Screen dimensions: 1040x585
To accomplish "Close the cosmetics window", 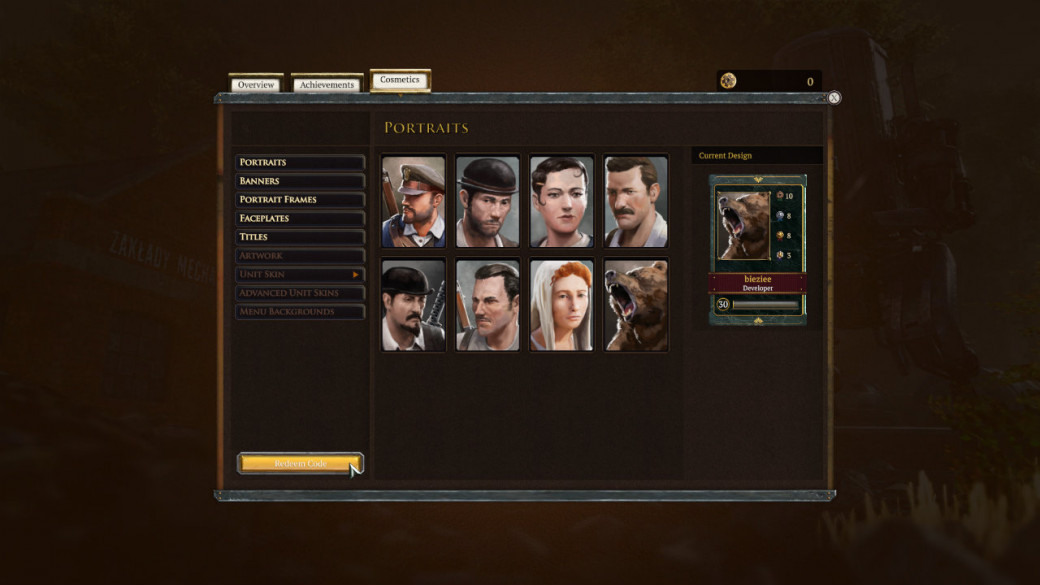I will click(834, 98).
